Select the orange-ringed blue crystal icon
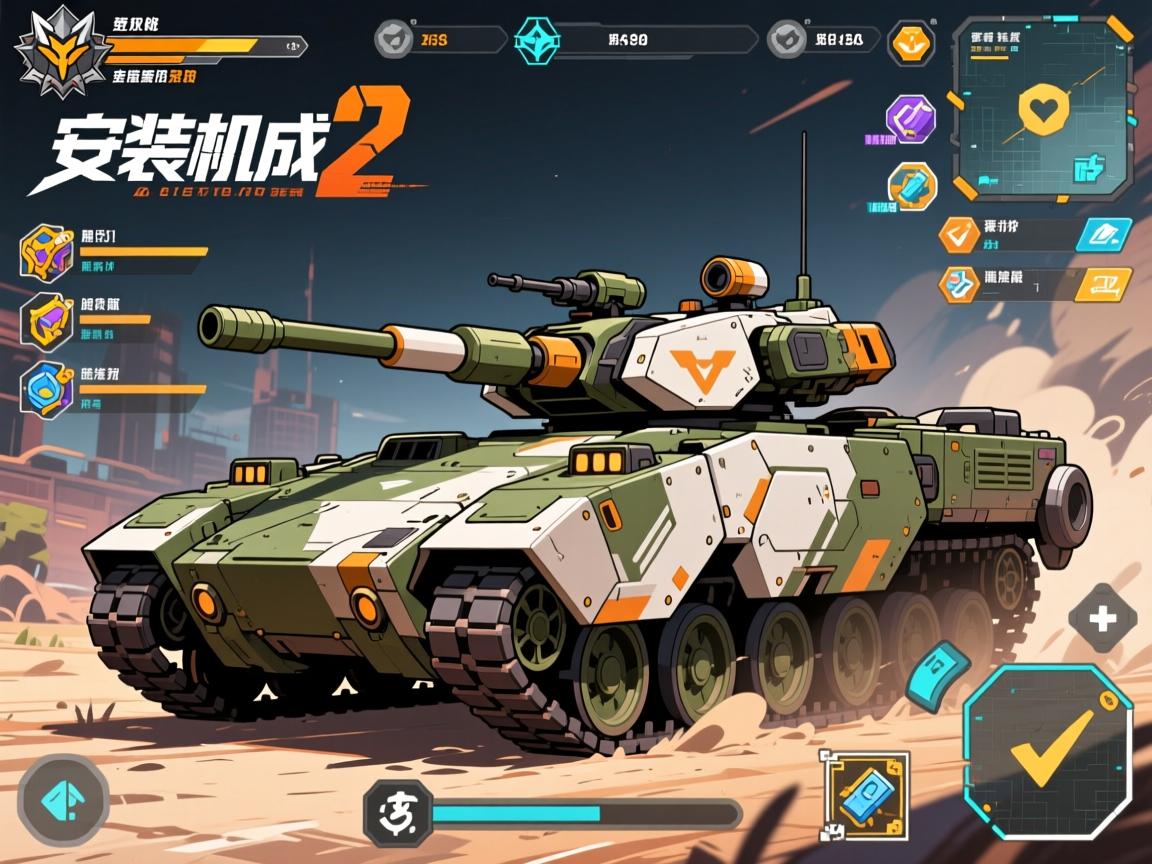1152x864 pixels. pos(913,186)
